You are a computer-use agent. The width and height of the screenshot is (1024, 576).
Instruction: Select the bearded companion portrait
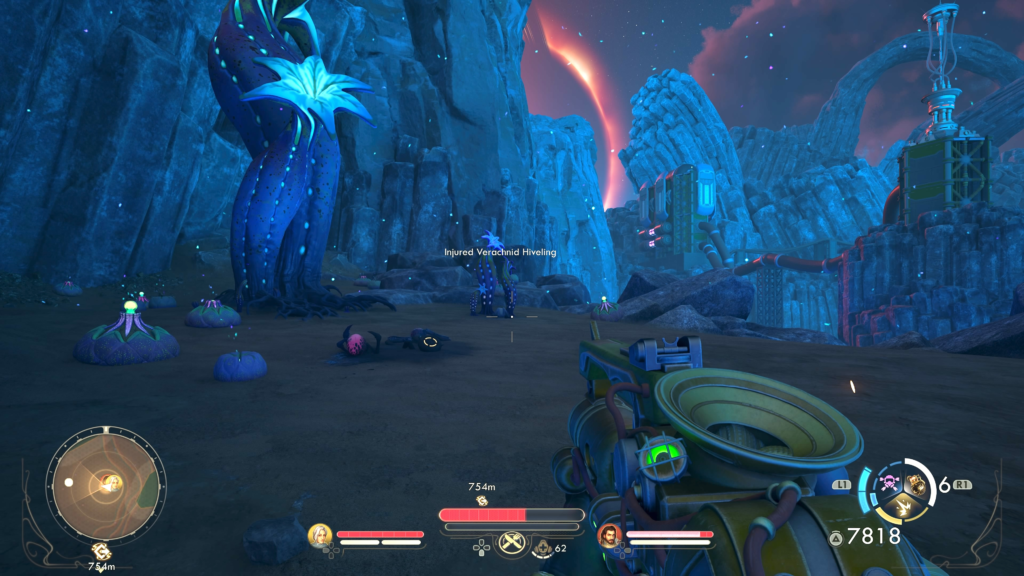pos(609,536)
